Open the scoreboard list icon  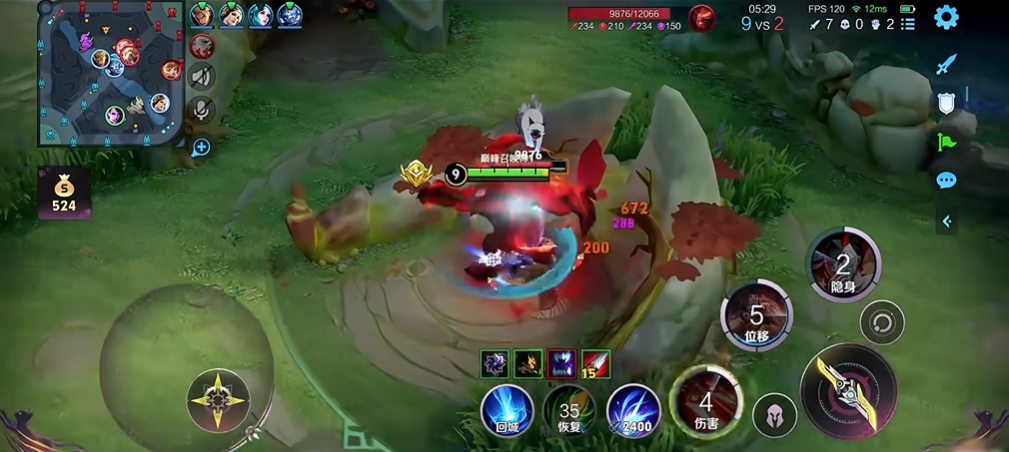pyautogui.click(x=908, y=24)
